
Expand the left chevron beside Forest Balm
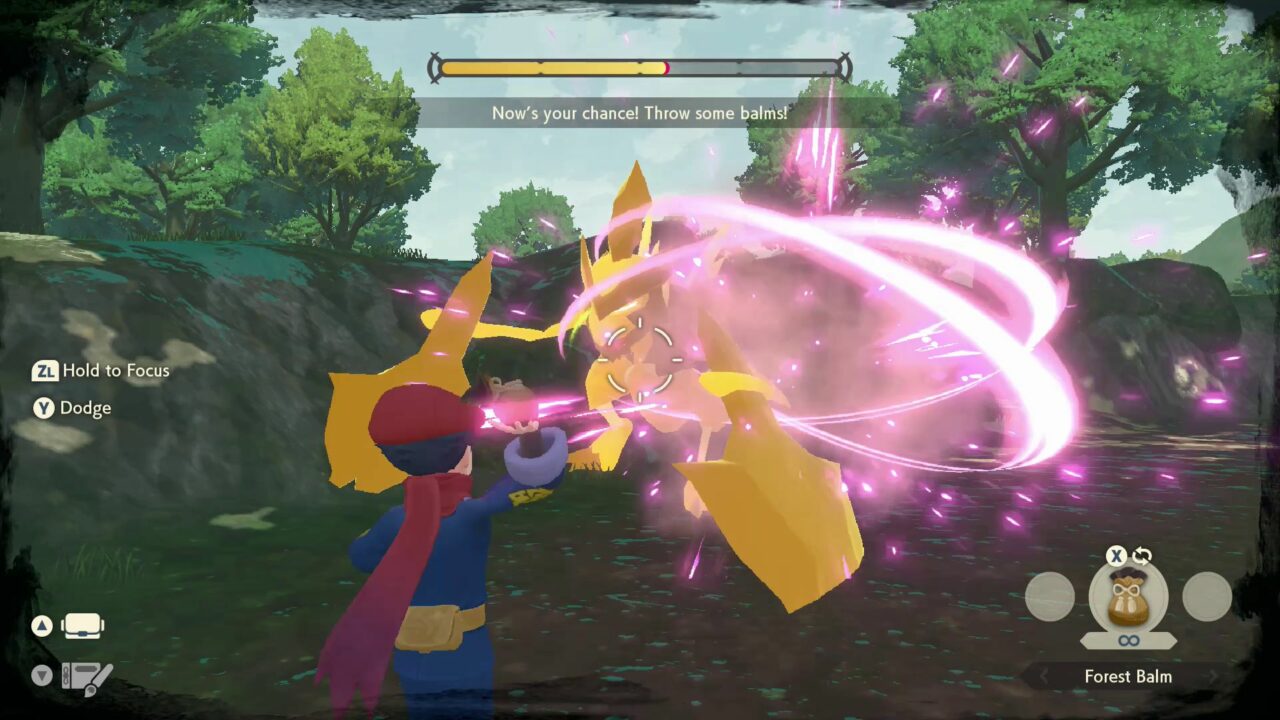point(1044,675)
